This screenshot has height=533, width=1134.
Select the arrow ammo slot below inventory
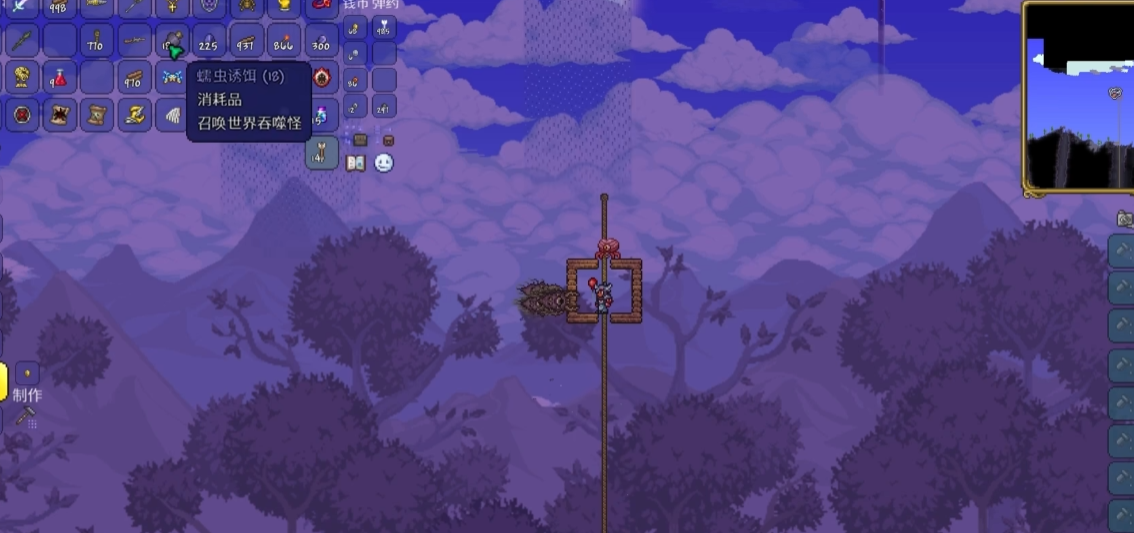[x=321, y=152]
